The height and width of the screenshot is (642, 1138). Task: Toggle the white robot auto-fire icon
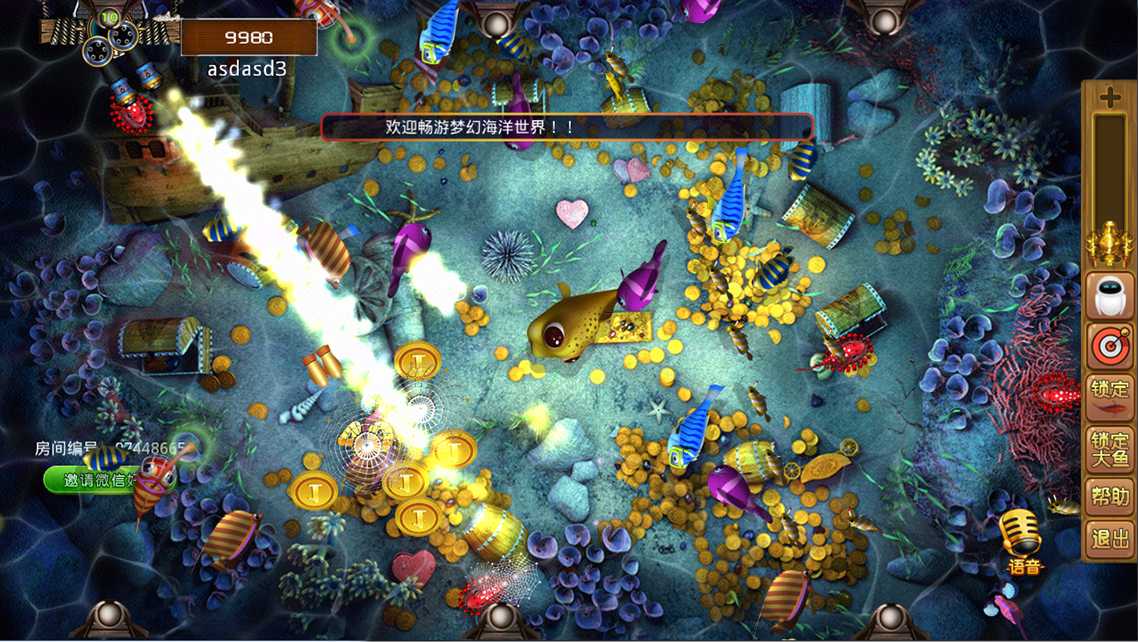1109,297
